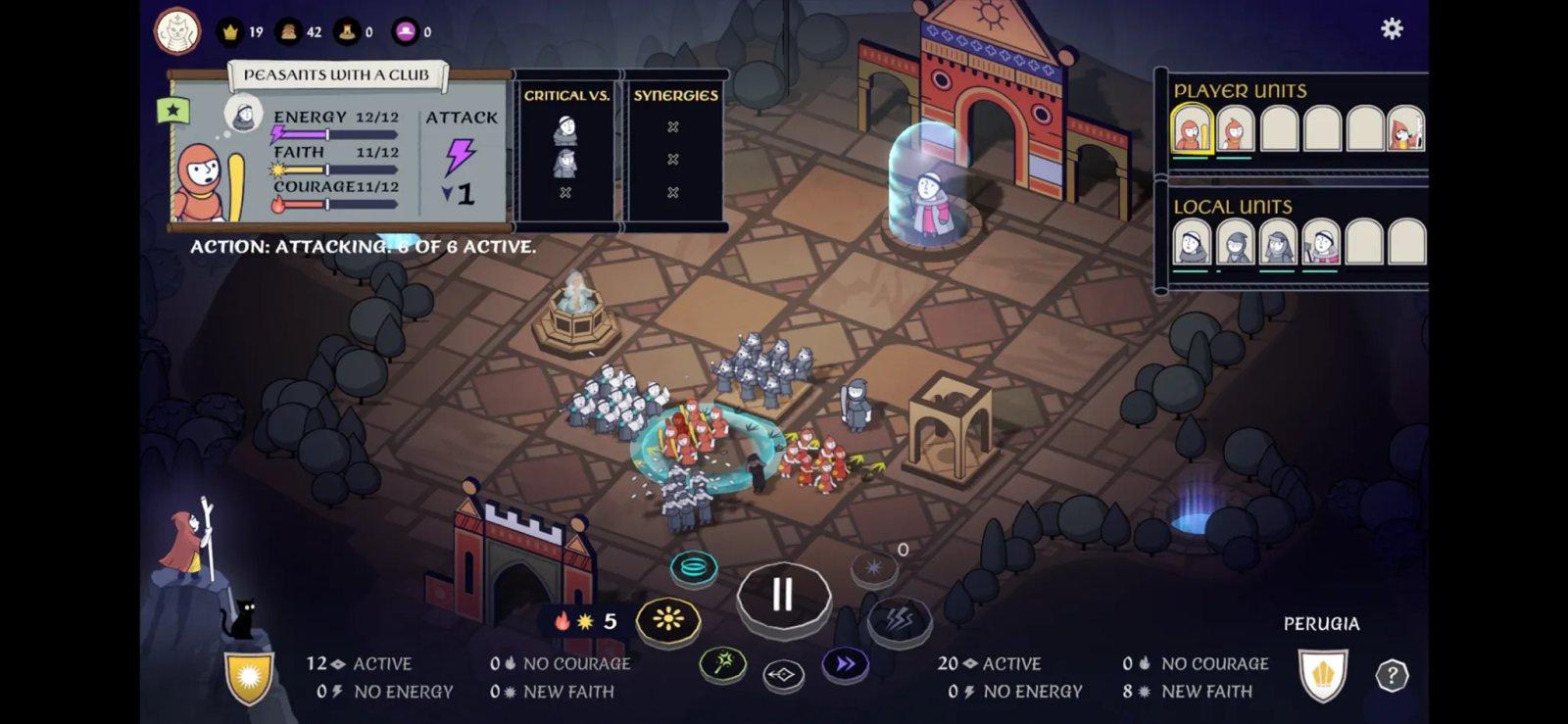Click the question mark help button

[x=1391, y=674]
